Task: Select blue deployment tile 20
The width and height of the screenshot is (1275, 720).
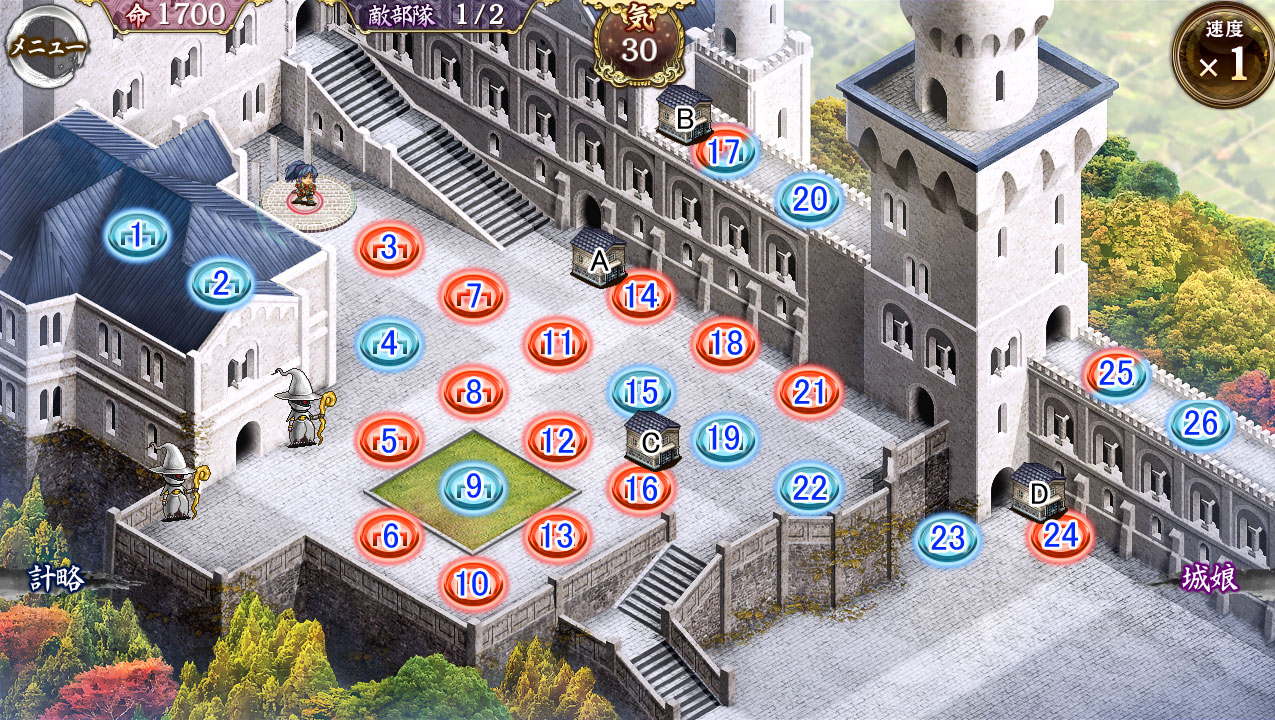Action: tap(810, 200)
